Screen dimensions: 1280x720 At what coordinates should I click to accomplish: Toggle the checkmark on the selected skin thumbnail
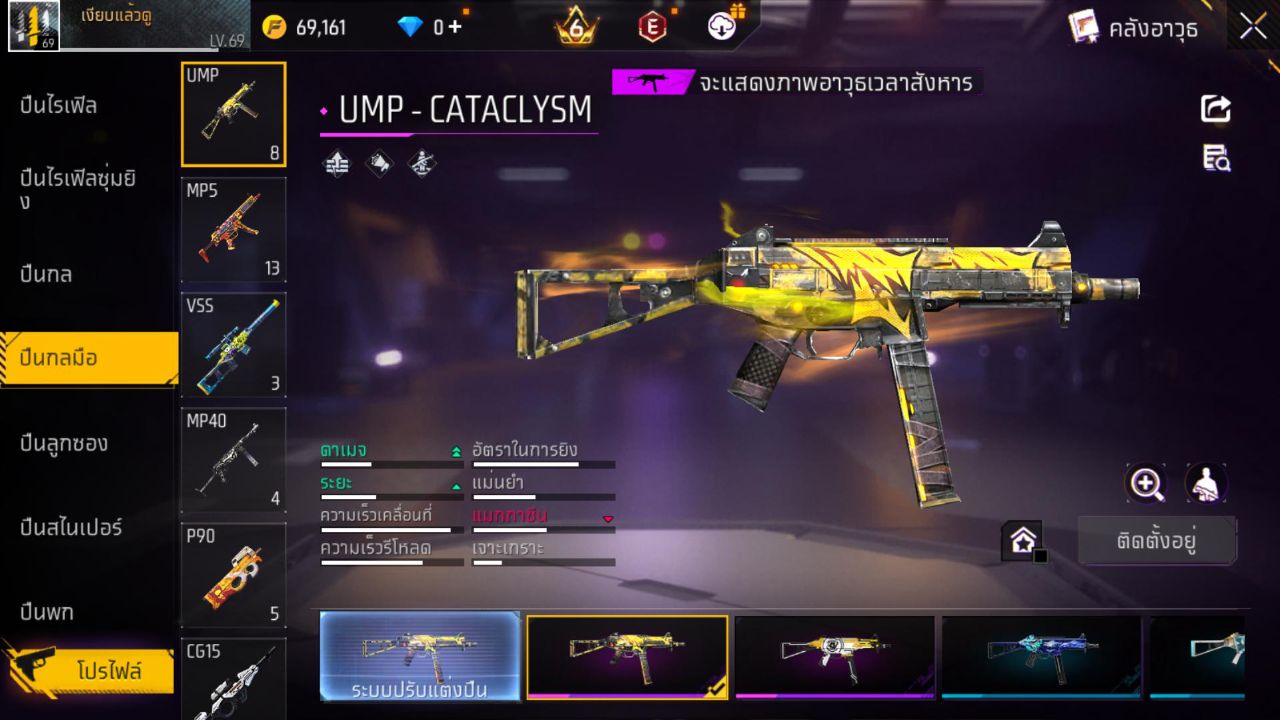coord(716,688)
